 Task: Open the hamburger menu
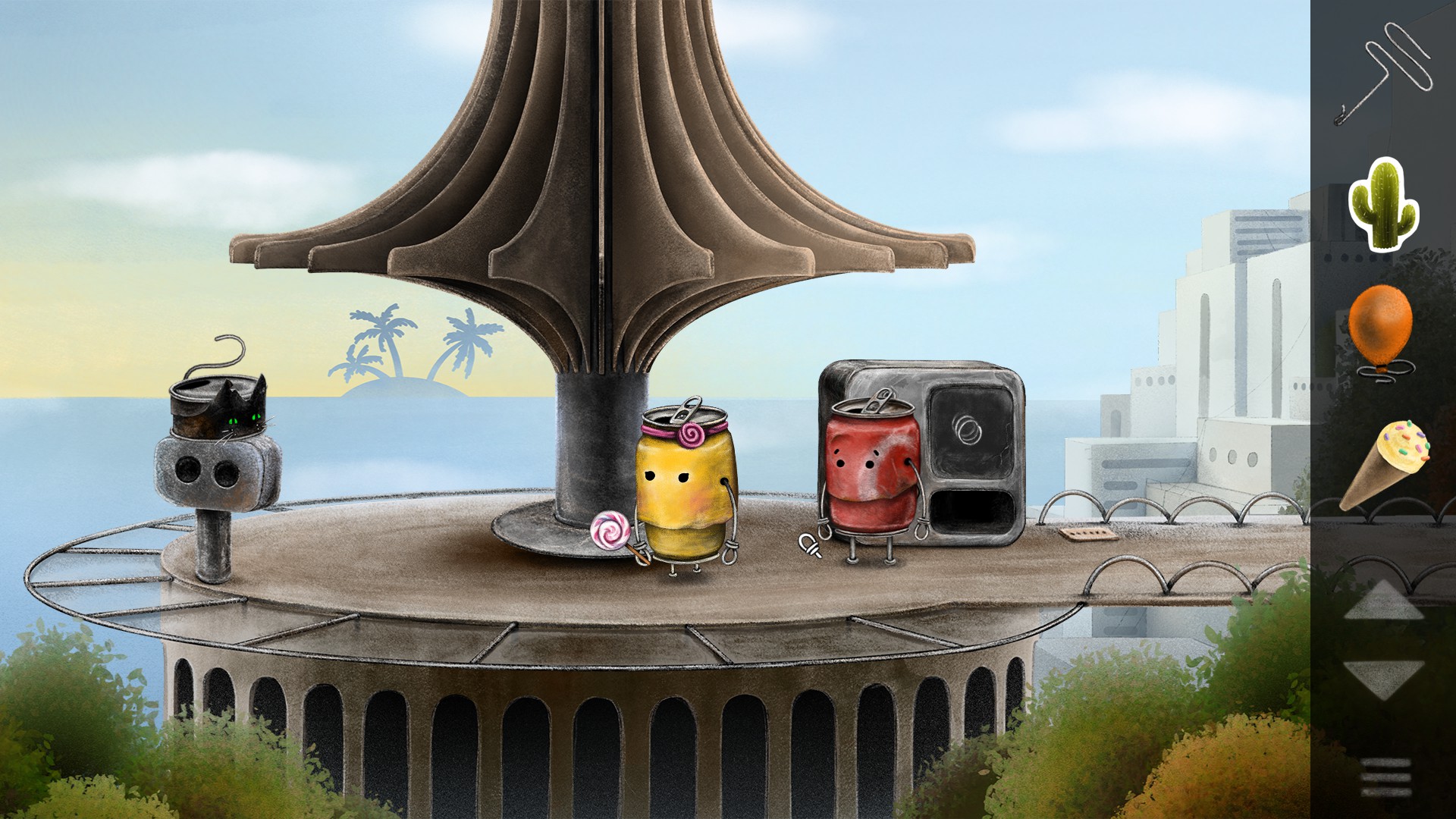point(1385,777)
